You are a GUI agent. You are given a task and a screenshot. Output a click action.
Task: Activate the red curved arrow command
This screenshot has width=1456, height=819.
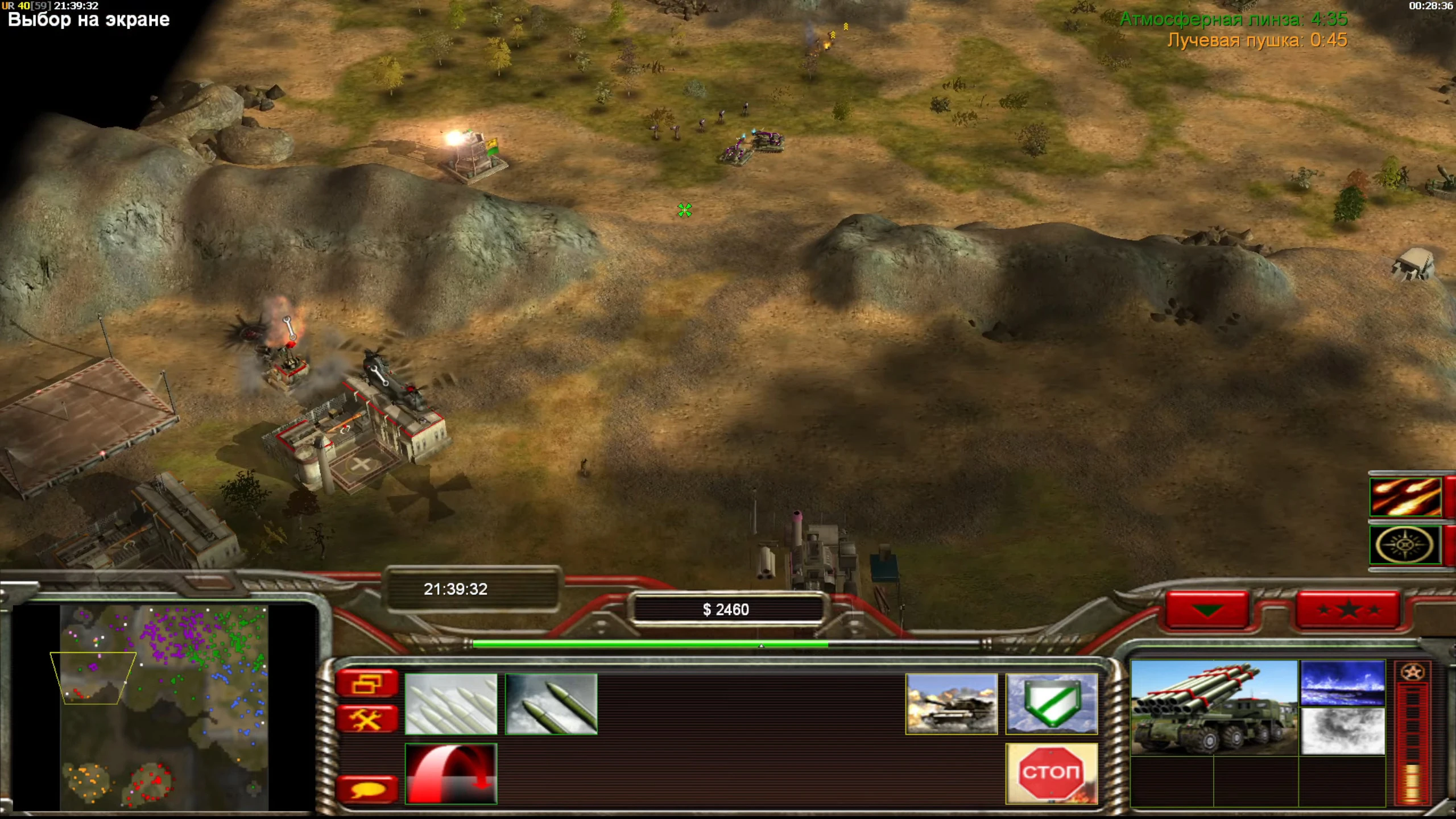[450, 773]
